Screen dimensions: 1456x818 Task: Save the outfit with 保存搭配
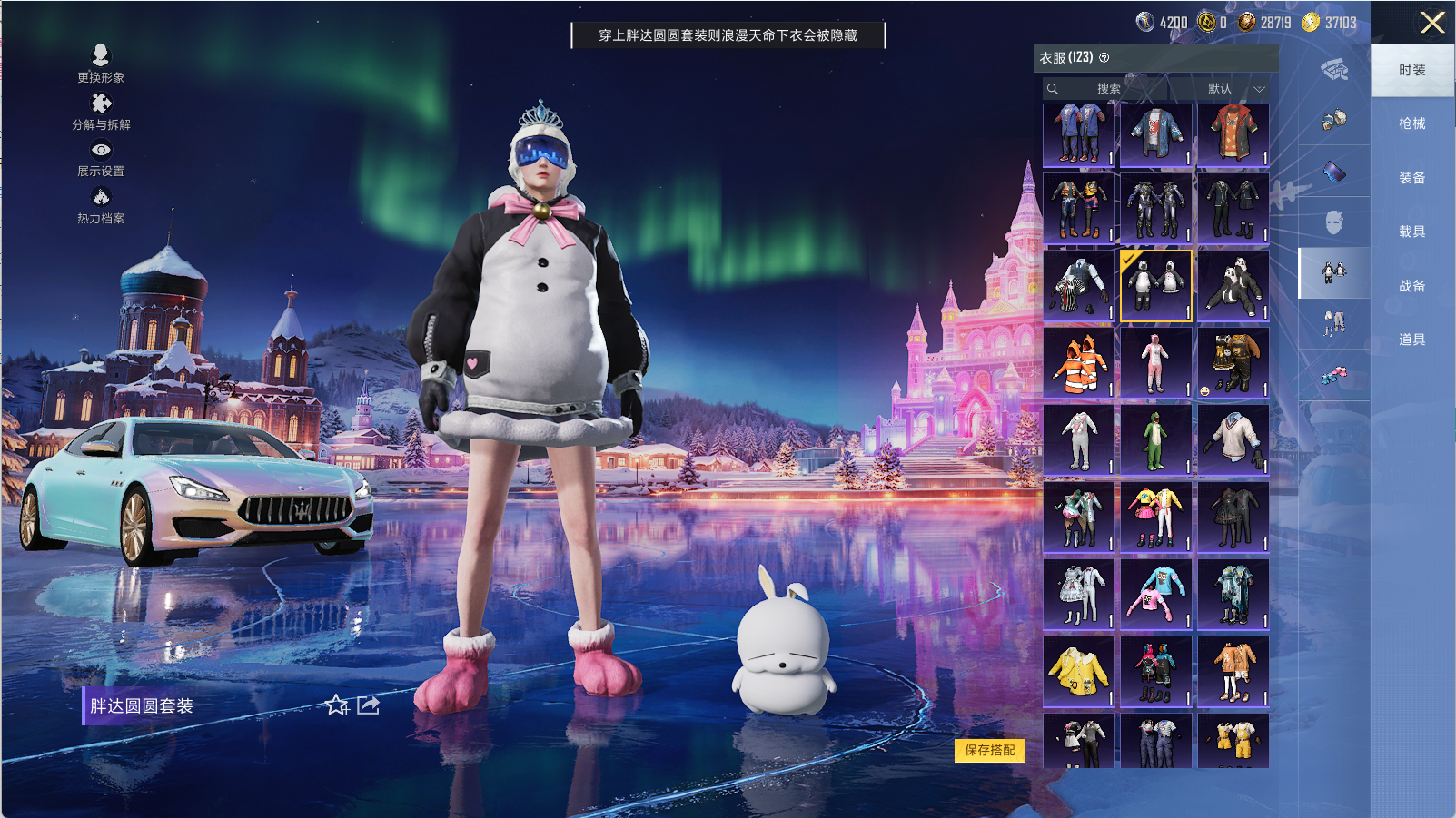pyautogui.click(x=990, y=750)
